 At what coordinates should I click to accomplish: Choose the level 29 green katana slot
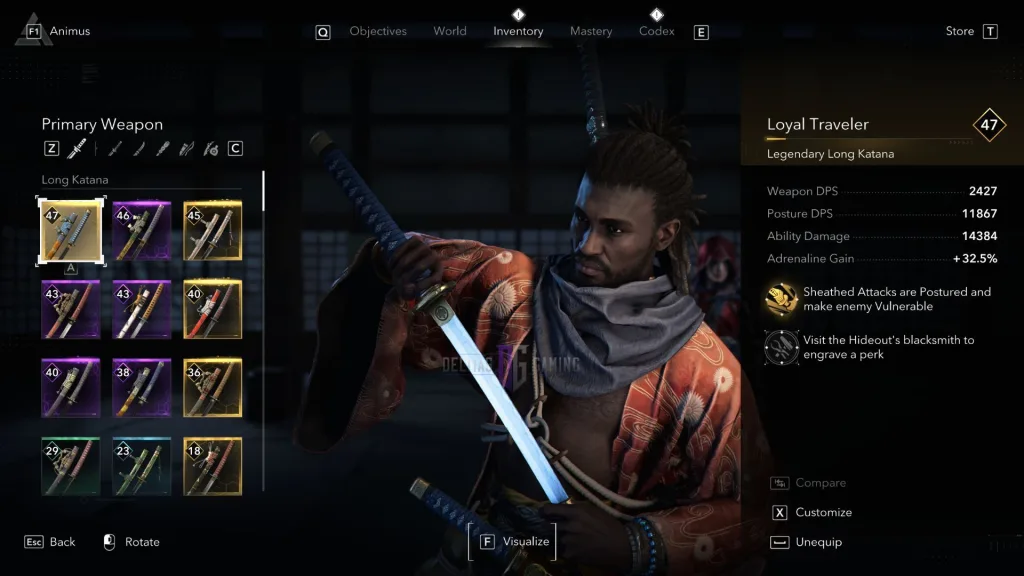(70, 466)
